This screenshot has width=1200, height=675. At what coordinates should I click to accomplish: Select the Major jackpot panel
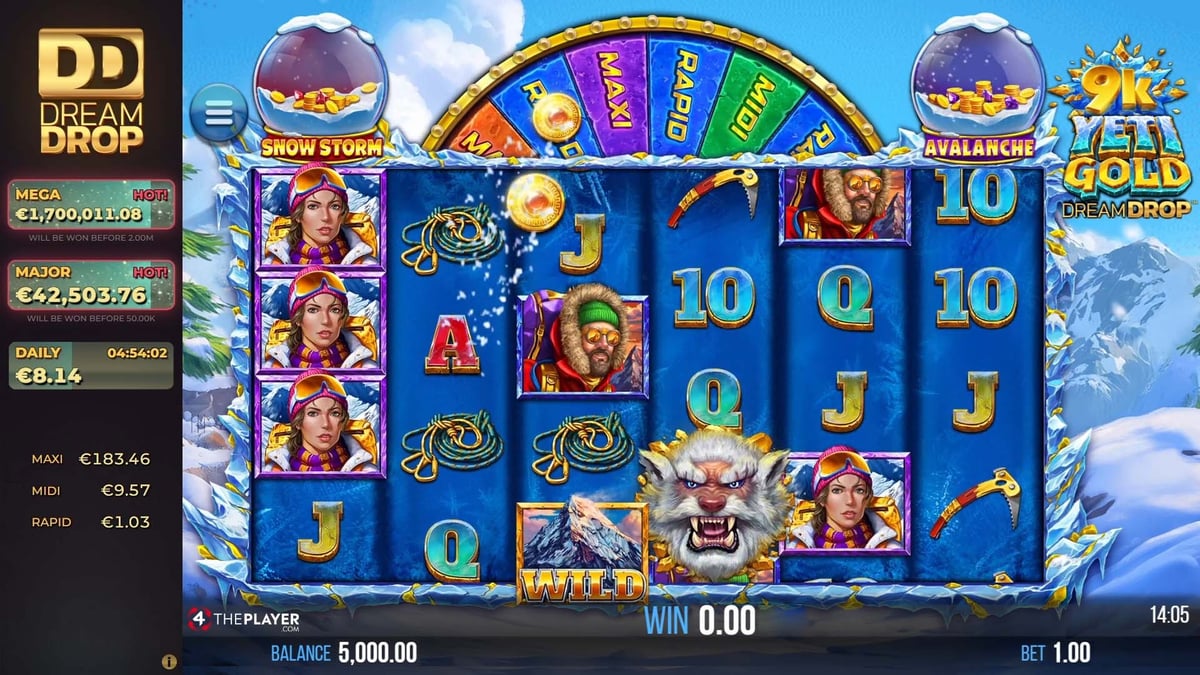coord(91,286)
